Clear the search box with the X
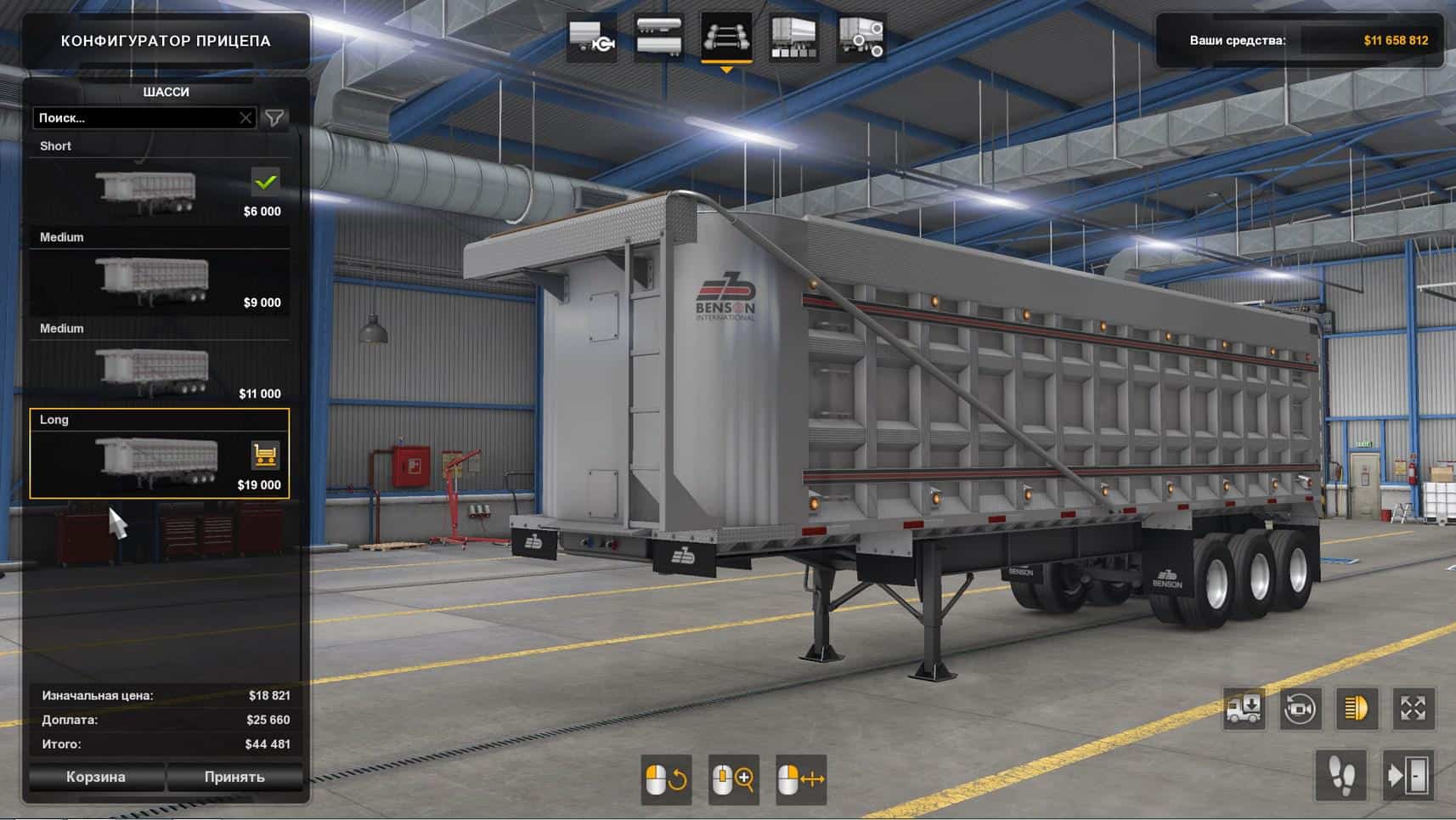1456x820 pixels. point(245,118)
